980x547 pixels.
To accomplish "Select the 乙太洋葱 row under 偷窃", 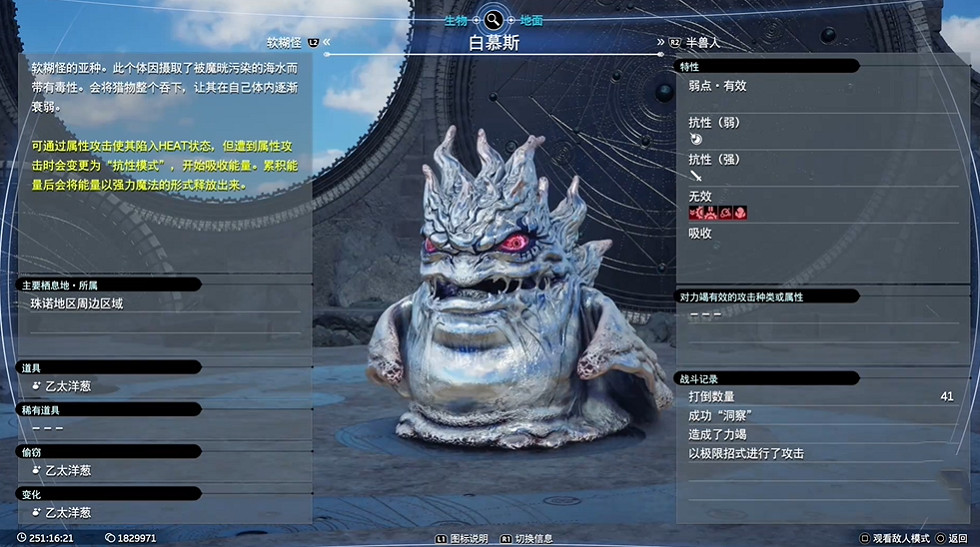I will pos(68,470).
